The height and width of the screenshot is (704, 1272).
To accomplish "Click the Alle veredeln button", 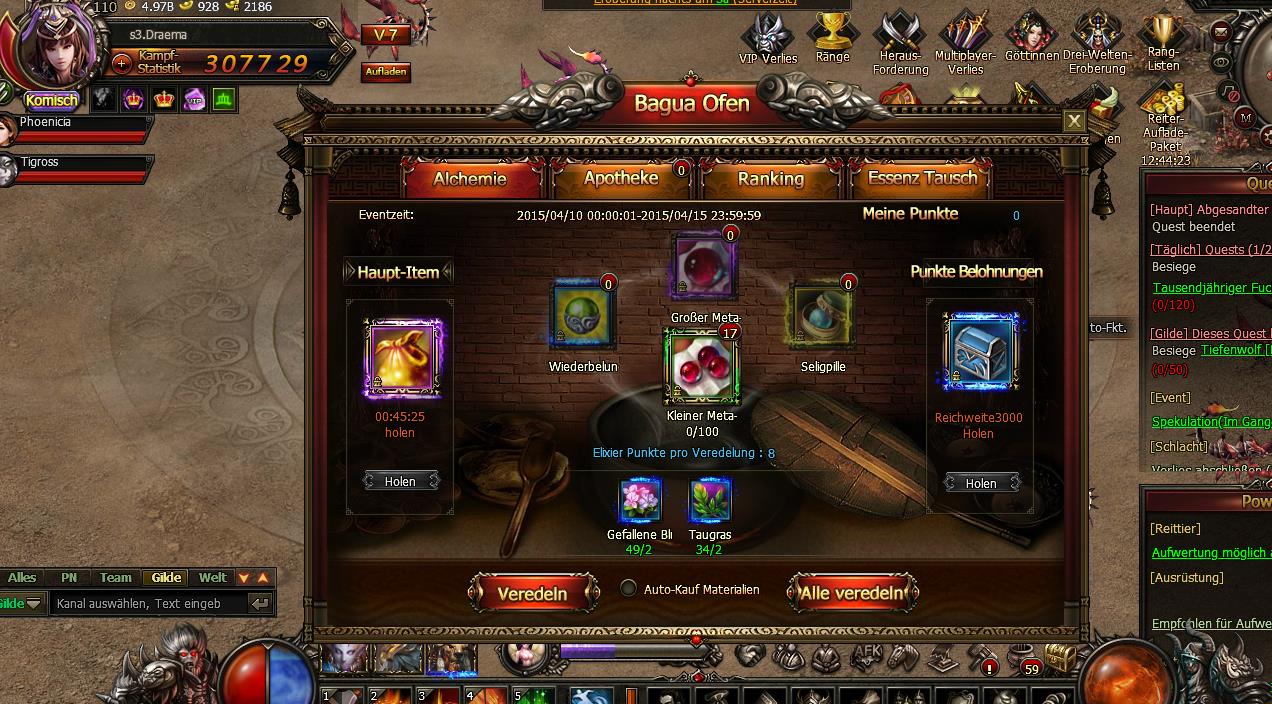I will (852, 593).
